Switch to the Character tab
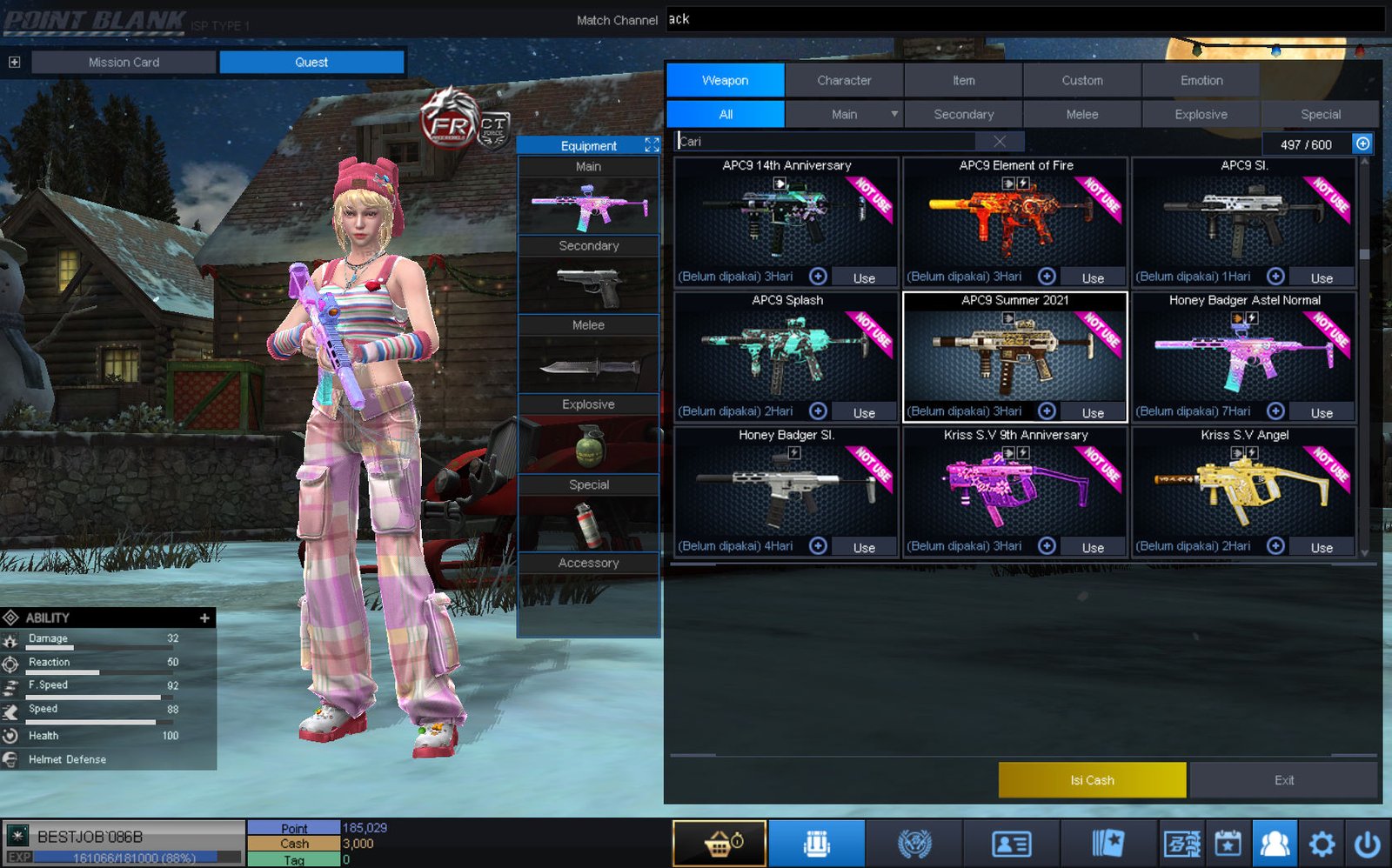 click(844, 80)
